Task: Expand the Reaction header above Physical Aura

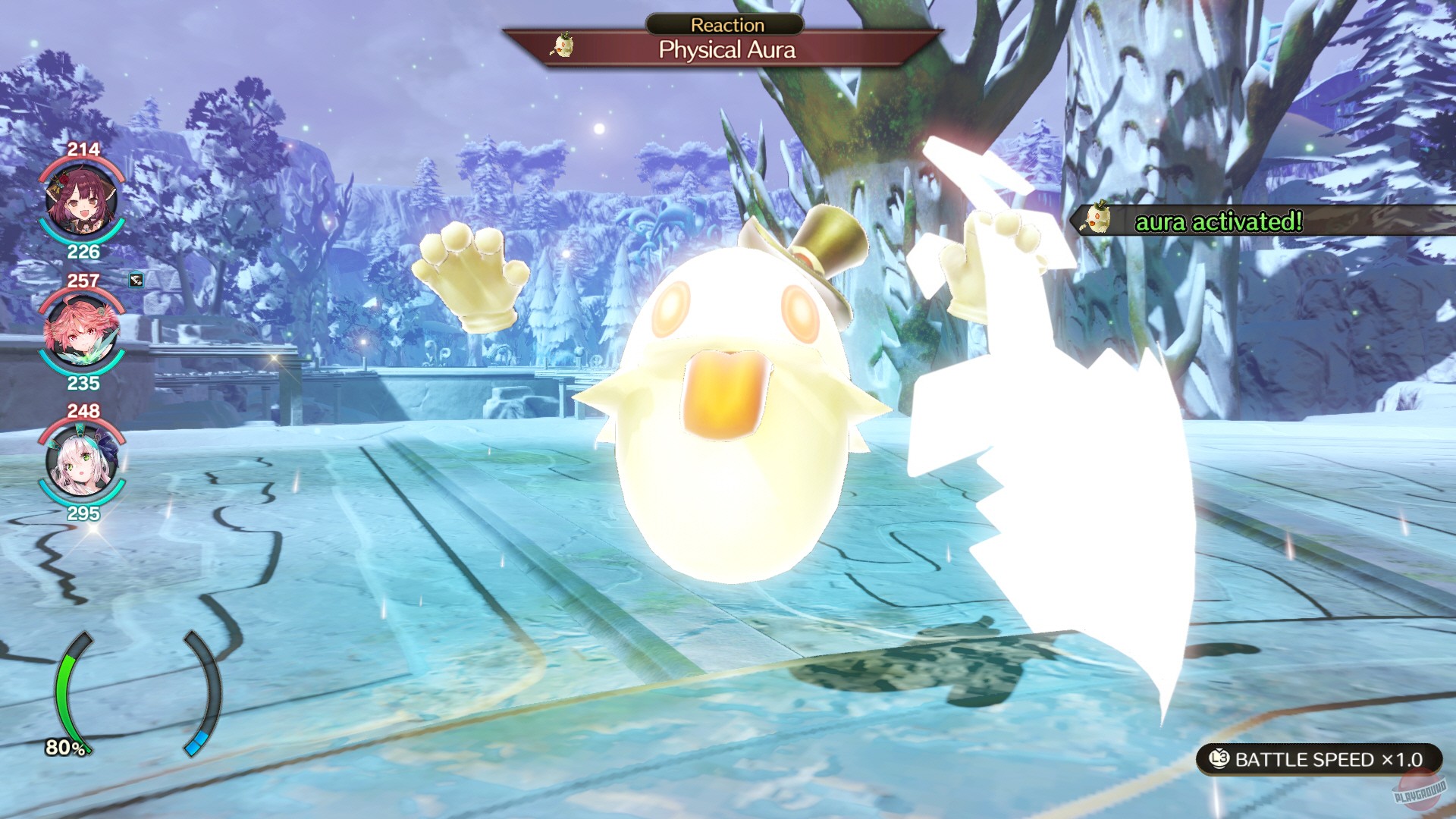Action: click(726, 24)
